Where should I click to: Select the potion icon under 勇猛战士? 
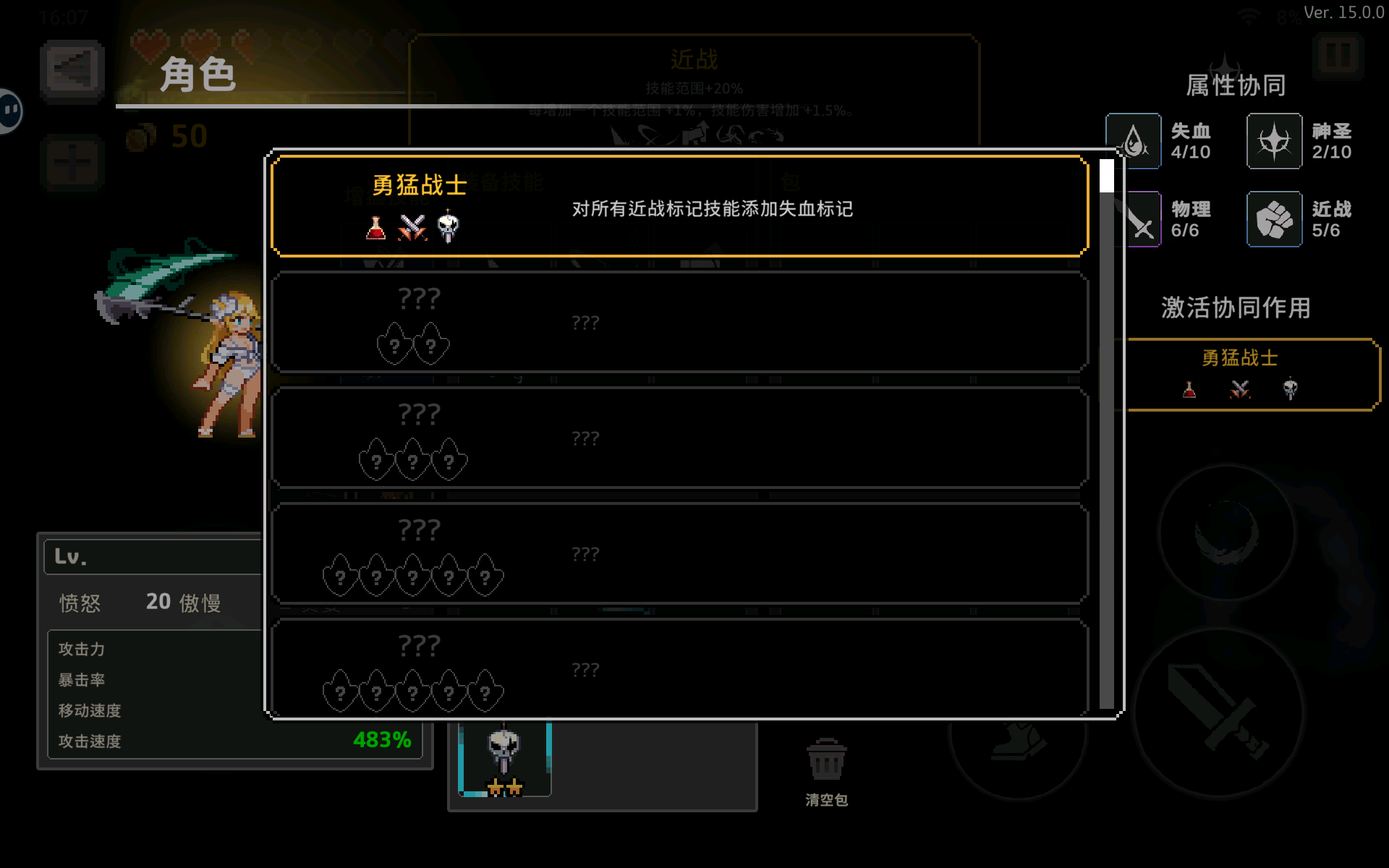pyautogui.click(x=375, y=228)
